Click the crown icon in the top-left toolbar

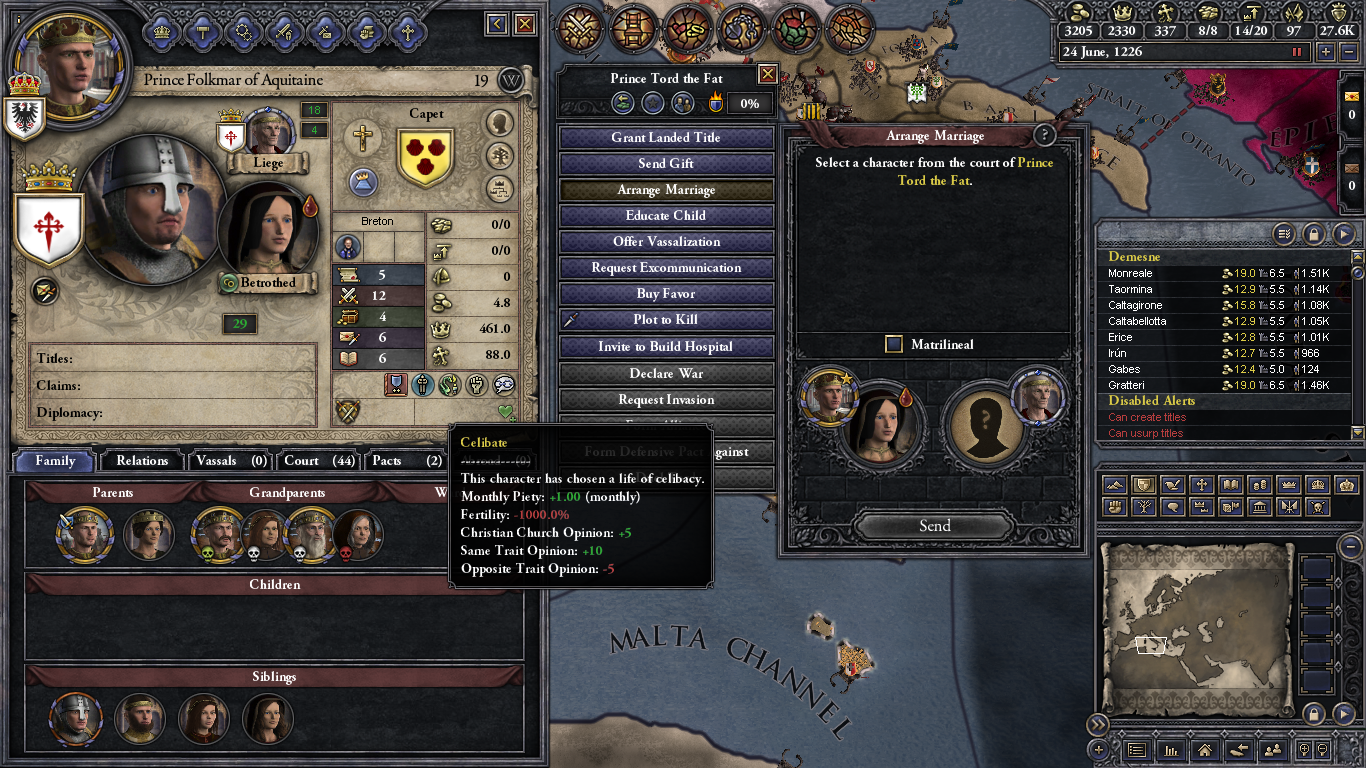160,31
